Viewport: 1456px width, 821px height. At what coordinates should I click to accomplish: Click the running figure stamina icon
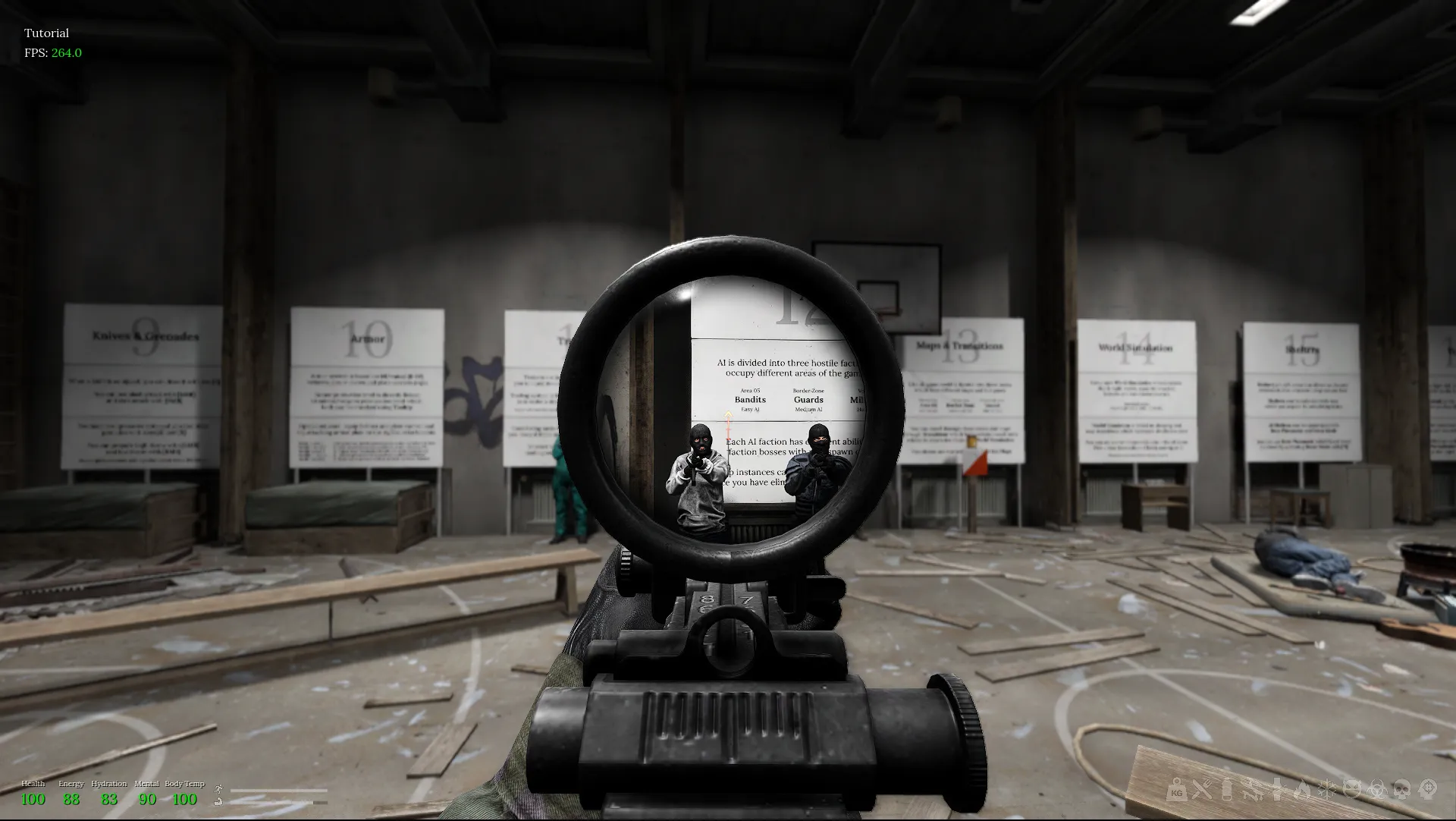[218, 790]
